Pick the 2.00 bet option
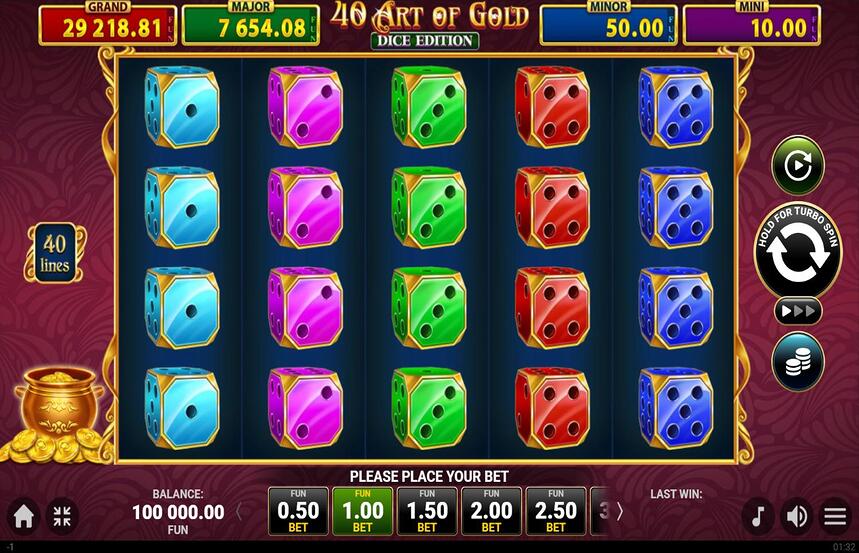Screen dimensions: 859x553 pyautogui.click(x=491, y=511)
